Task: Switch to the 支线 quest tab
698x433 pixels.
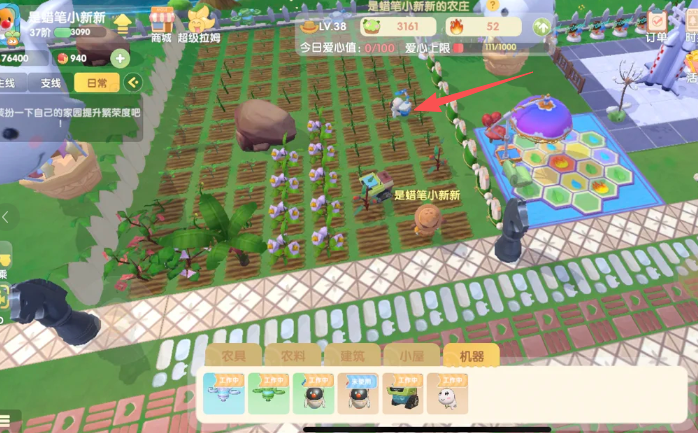Action: pyautogui.click(x=50, y=83)
